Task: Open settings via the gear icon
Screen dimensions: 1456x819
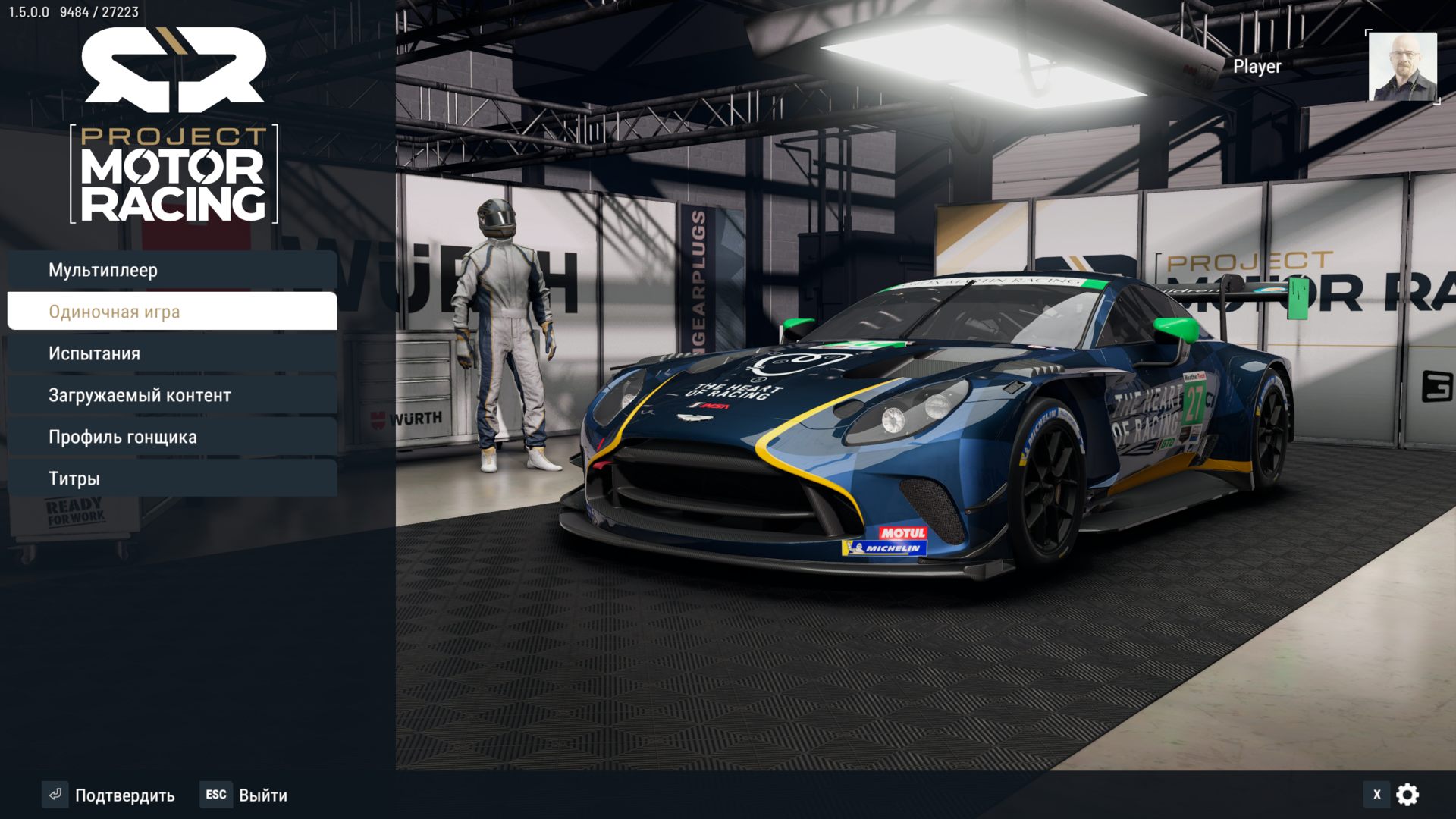Action: pos(1407,795)
